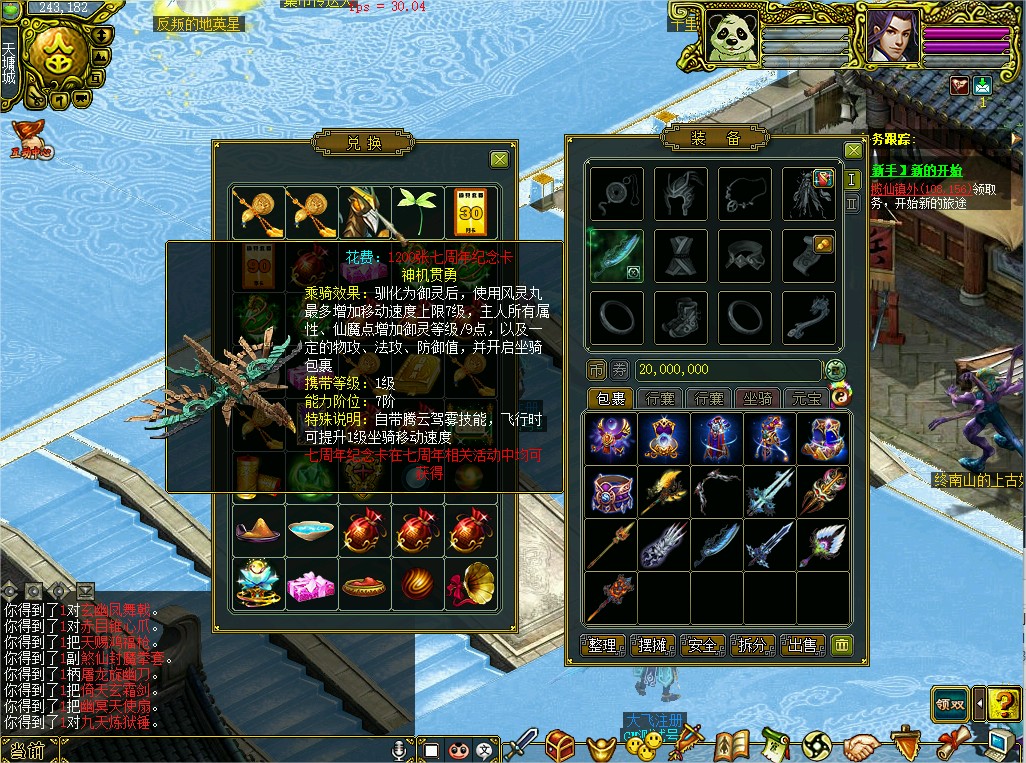Click the 安全 security button
Image resolution: width=1026 pixels, height=763 pixels.
tap(703, 646)
